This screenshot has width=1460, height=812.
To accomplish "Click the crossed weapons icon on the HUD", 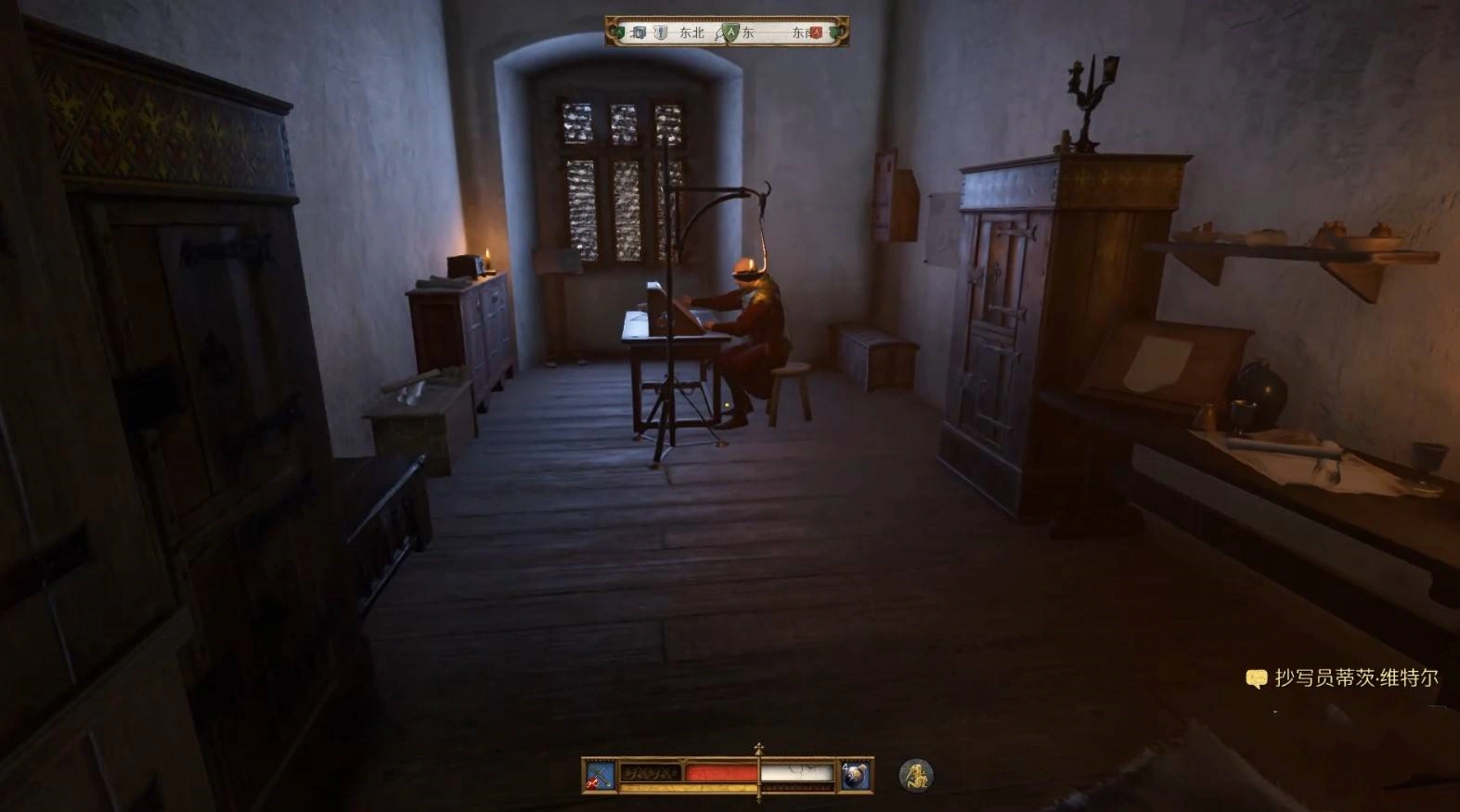I will point(600,775).
